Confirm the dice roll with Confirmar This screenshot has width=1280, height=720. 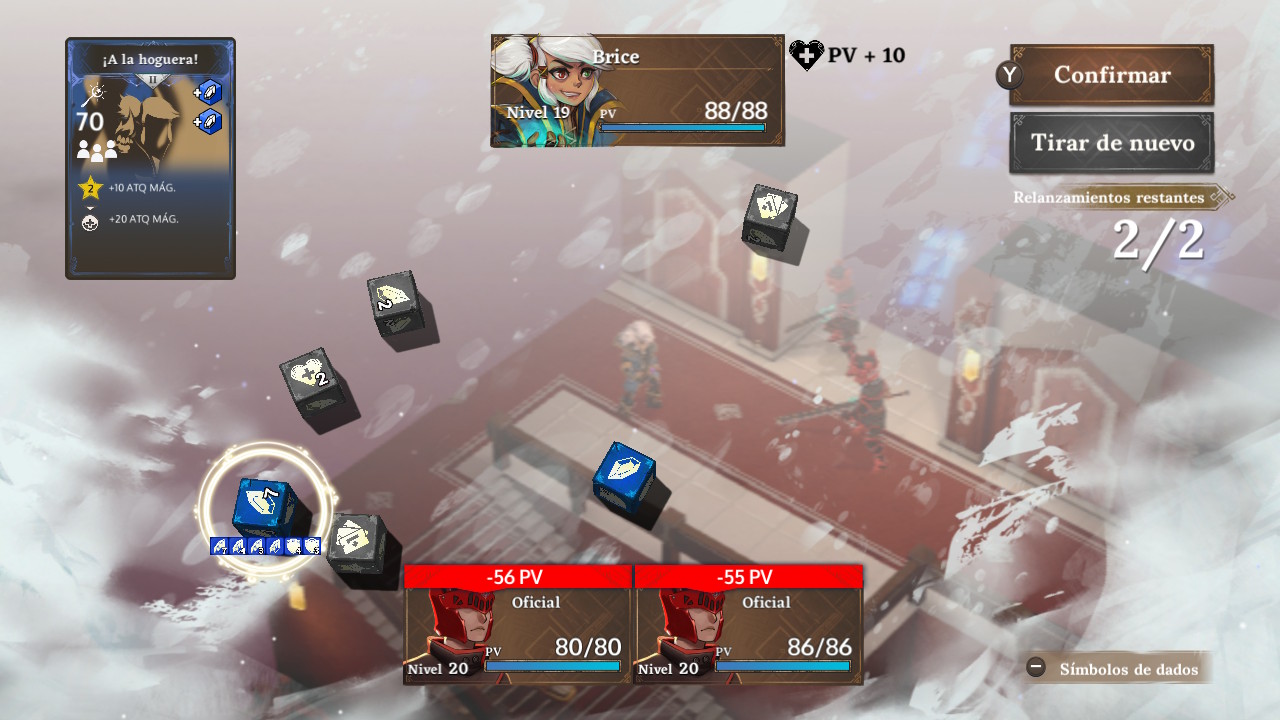pyautogui.click(x=1111, y=75)
